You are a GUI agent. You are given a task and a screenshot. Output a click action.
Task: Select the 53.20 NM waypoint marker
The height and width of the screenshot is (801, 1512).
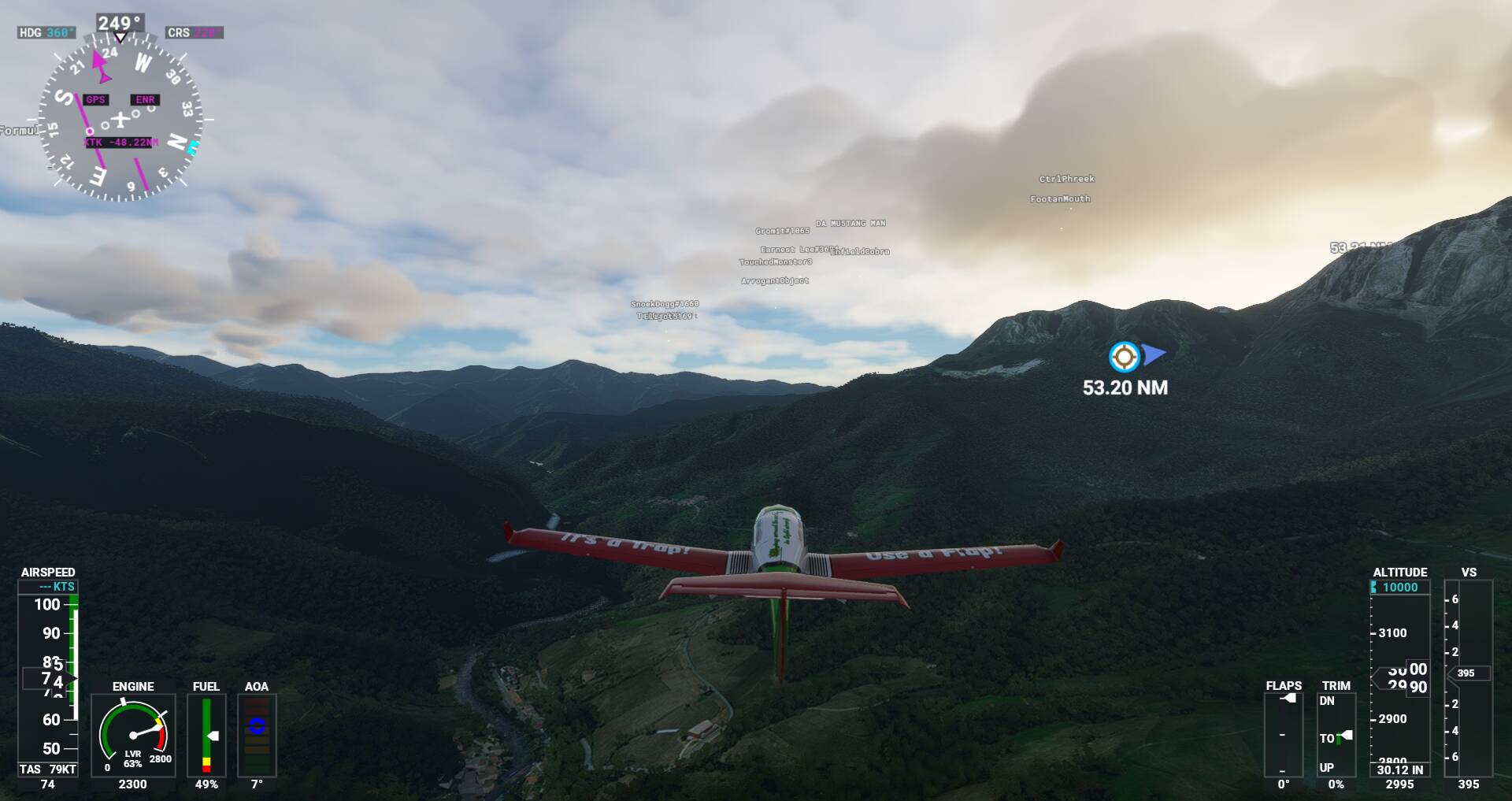tap(1125, 357)
